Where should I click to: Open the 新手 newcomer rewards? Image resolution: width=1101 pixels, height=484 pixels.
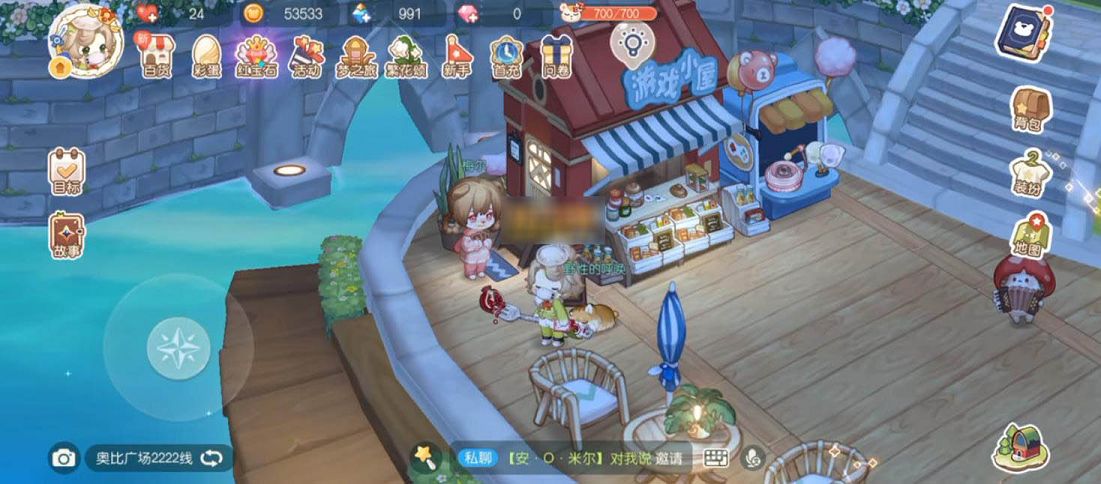456,56
